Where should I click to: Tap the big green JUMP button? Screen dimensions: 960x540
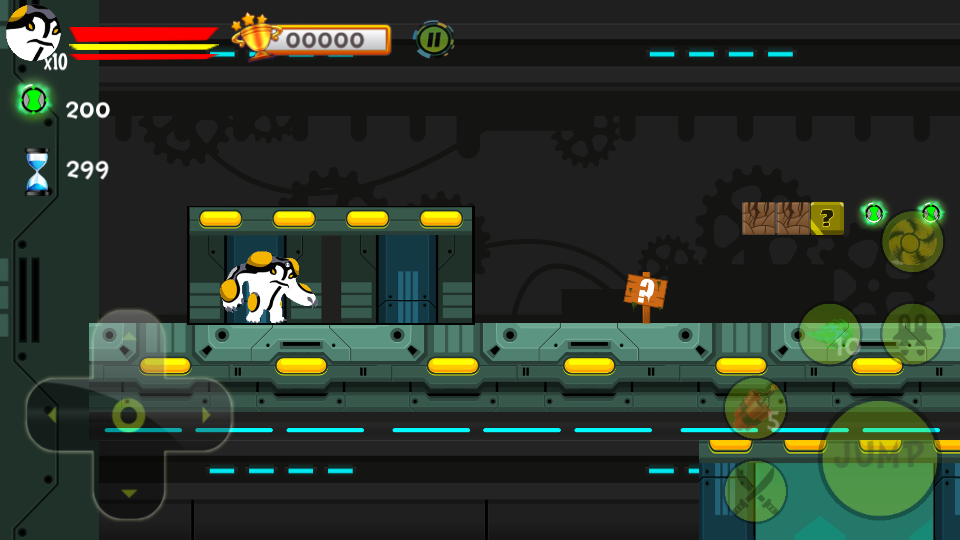coord(879,457)
